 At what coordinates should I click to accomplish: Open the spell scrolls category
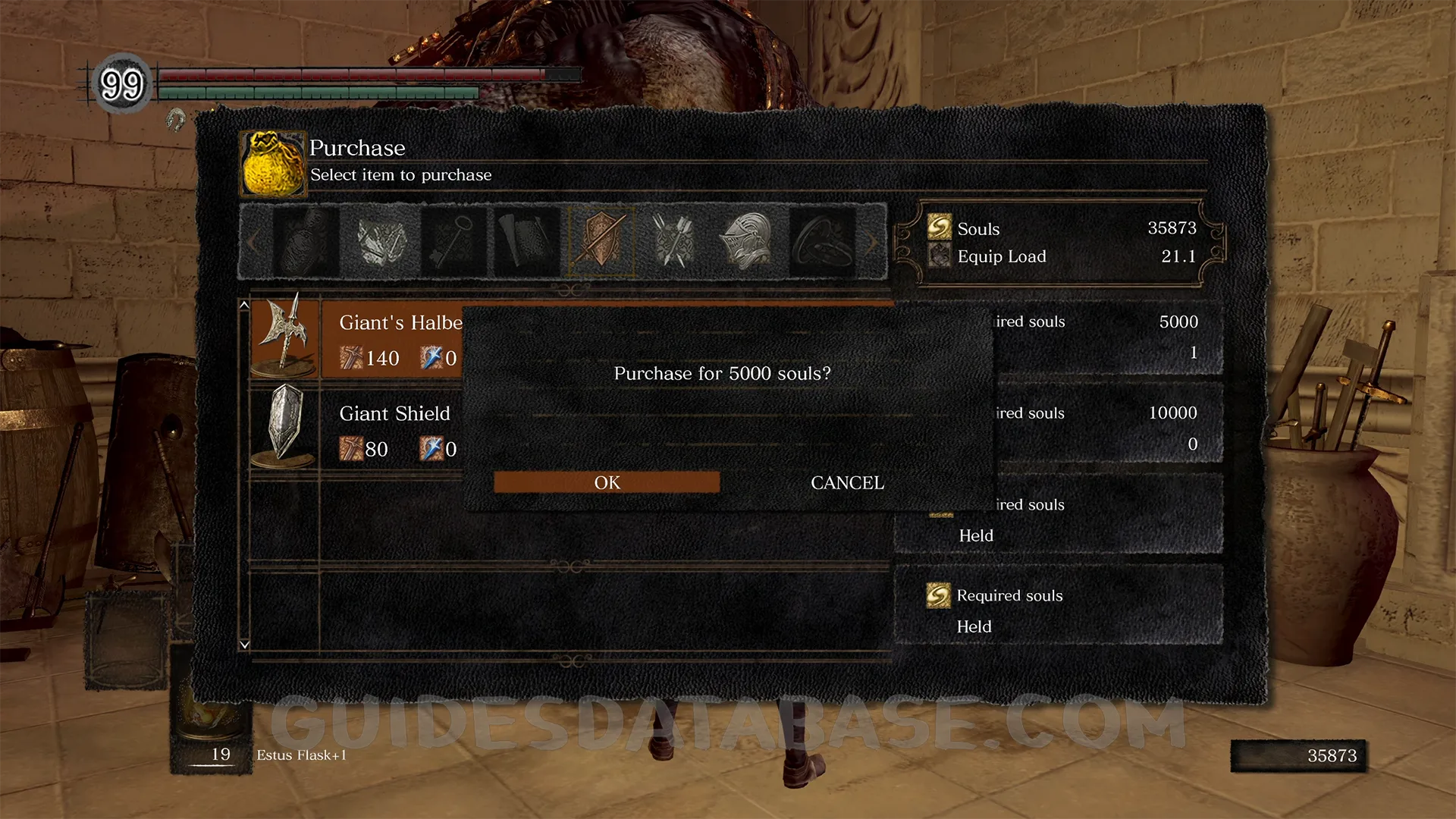[526, 241]
